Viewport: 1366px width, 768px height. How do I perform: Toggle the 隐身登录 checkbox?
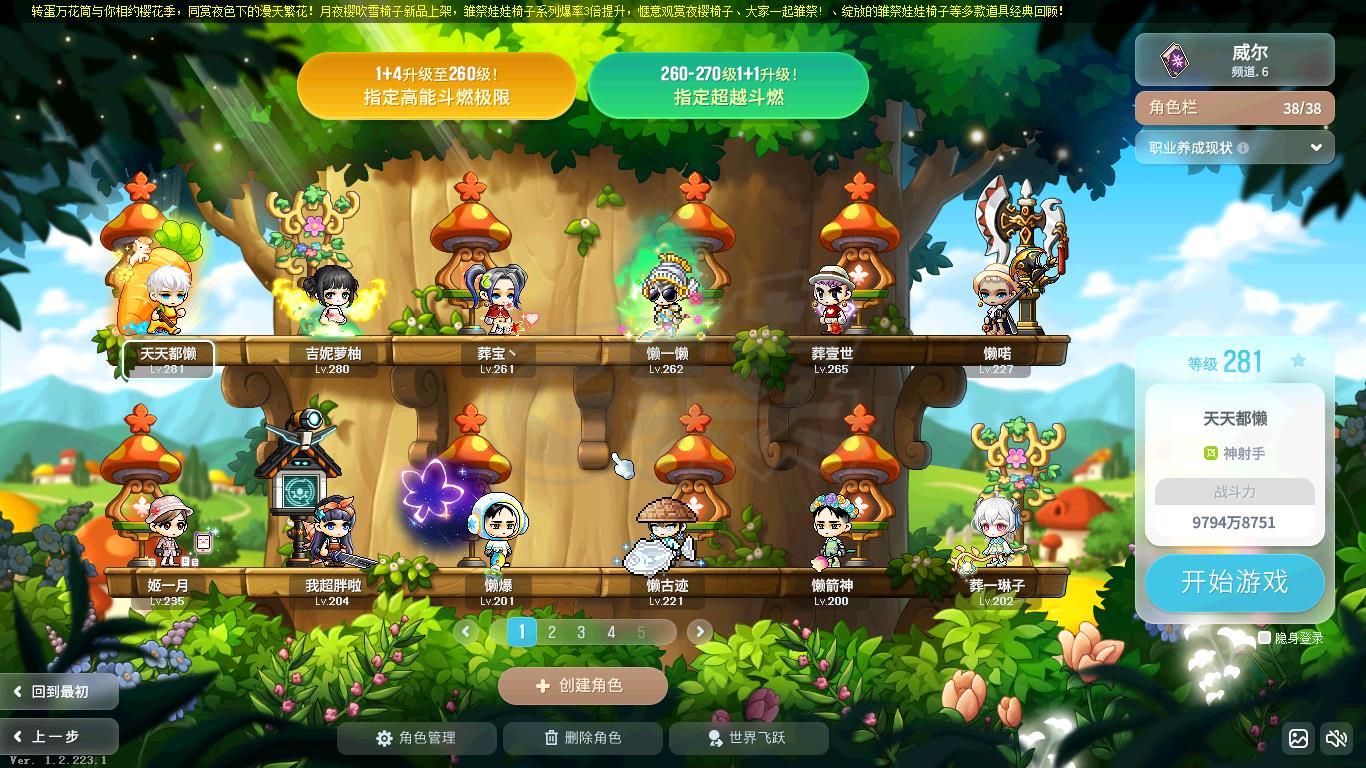tap(1264, 637)
